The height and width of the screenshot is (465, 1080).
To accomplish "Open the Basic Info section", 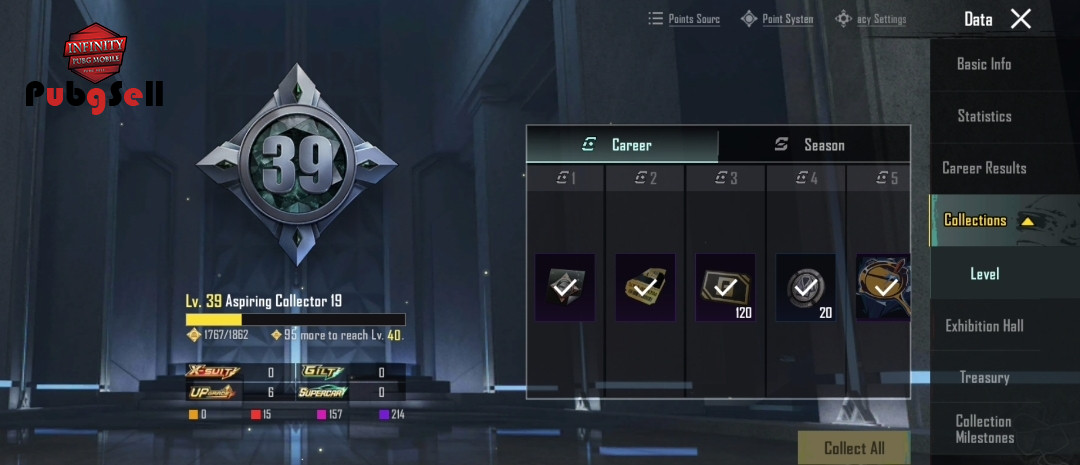I will coord(984,64).
